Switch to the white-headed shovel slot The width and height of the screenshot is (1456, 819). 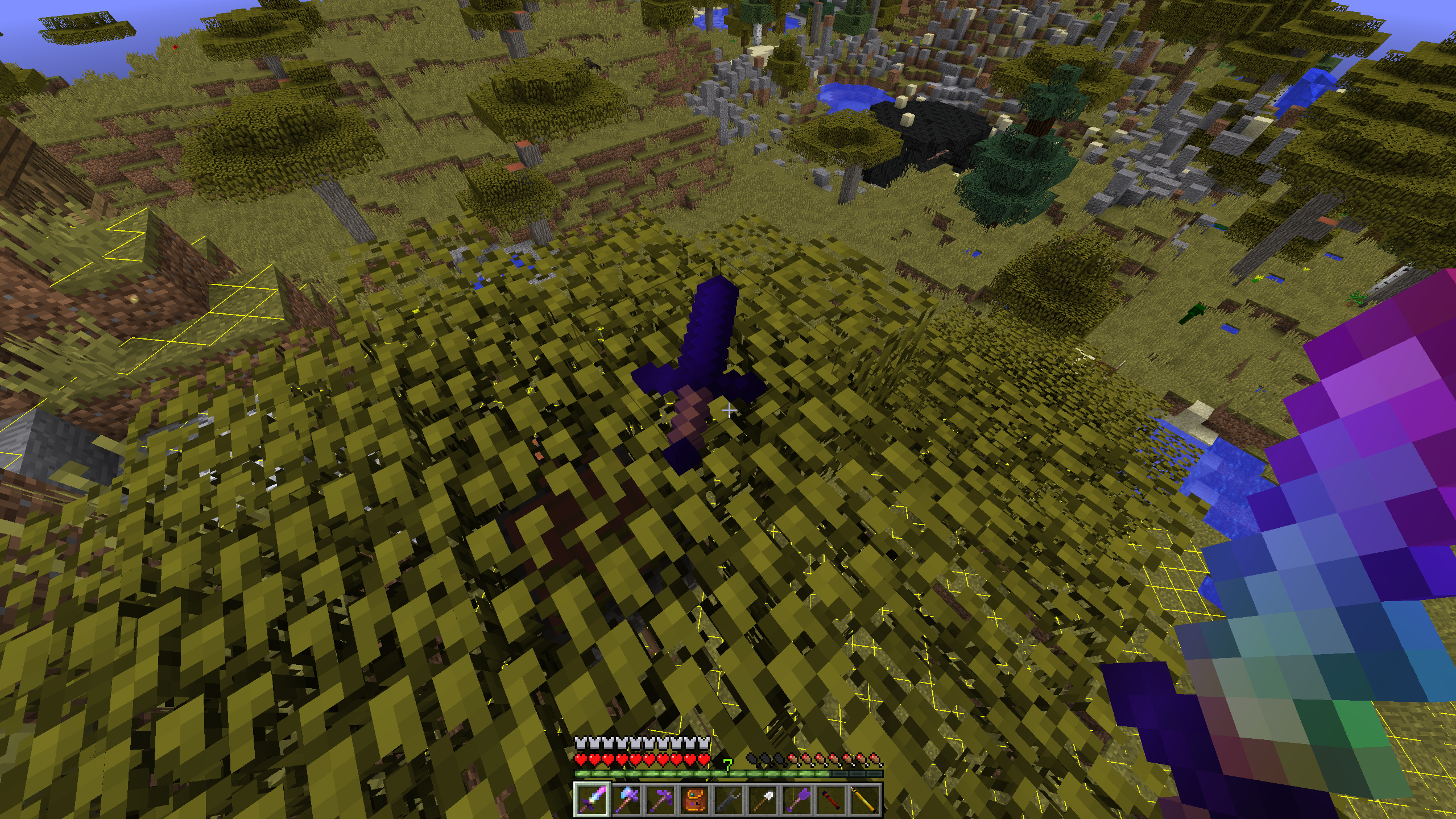(x=762, y=800)
